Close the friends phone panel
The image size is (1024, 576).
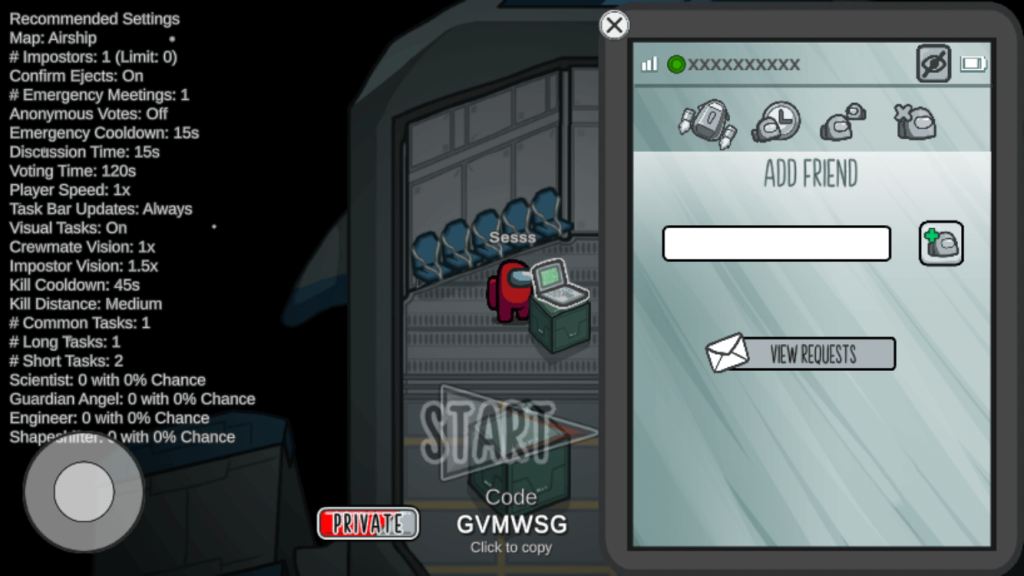(614, 25)
